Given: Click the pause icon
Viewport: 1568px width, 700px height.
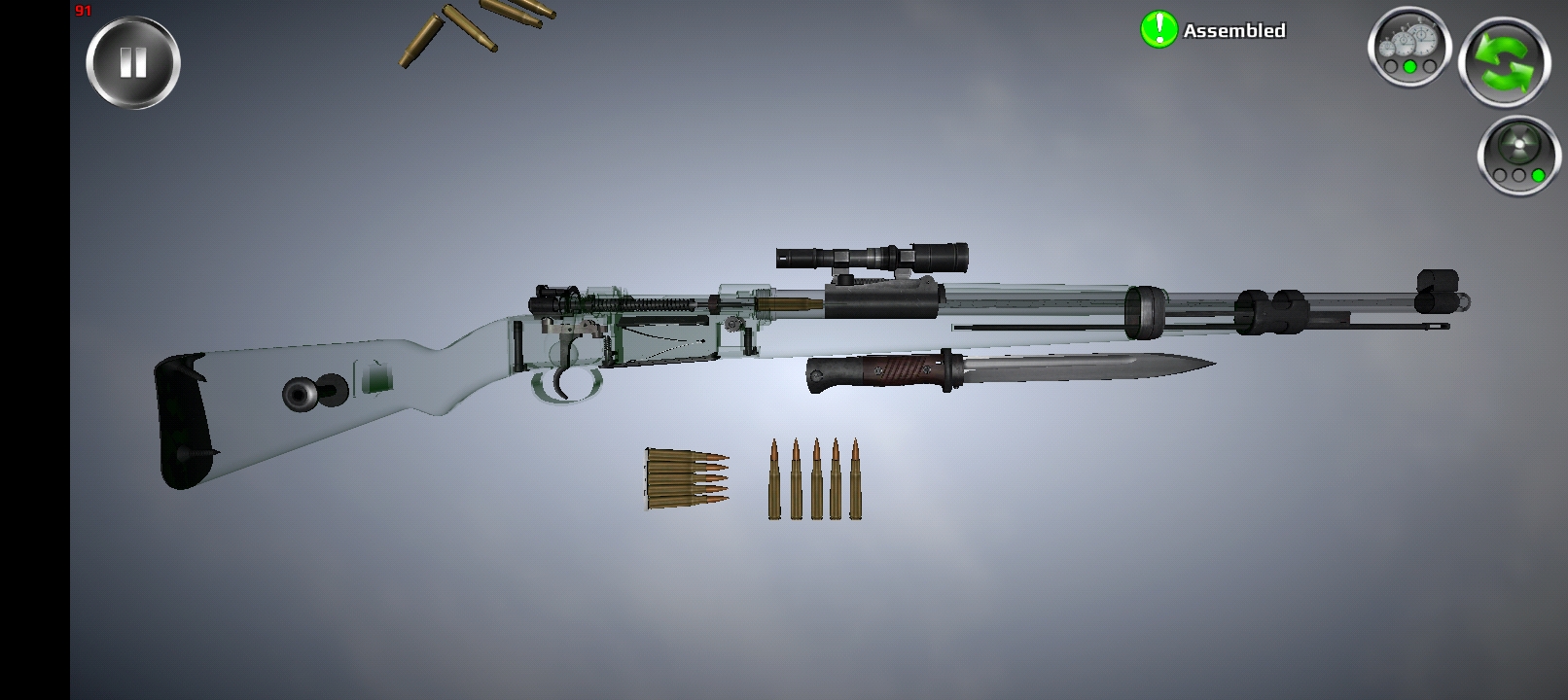Looking at the screenshot, I should point(133,60).
